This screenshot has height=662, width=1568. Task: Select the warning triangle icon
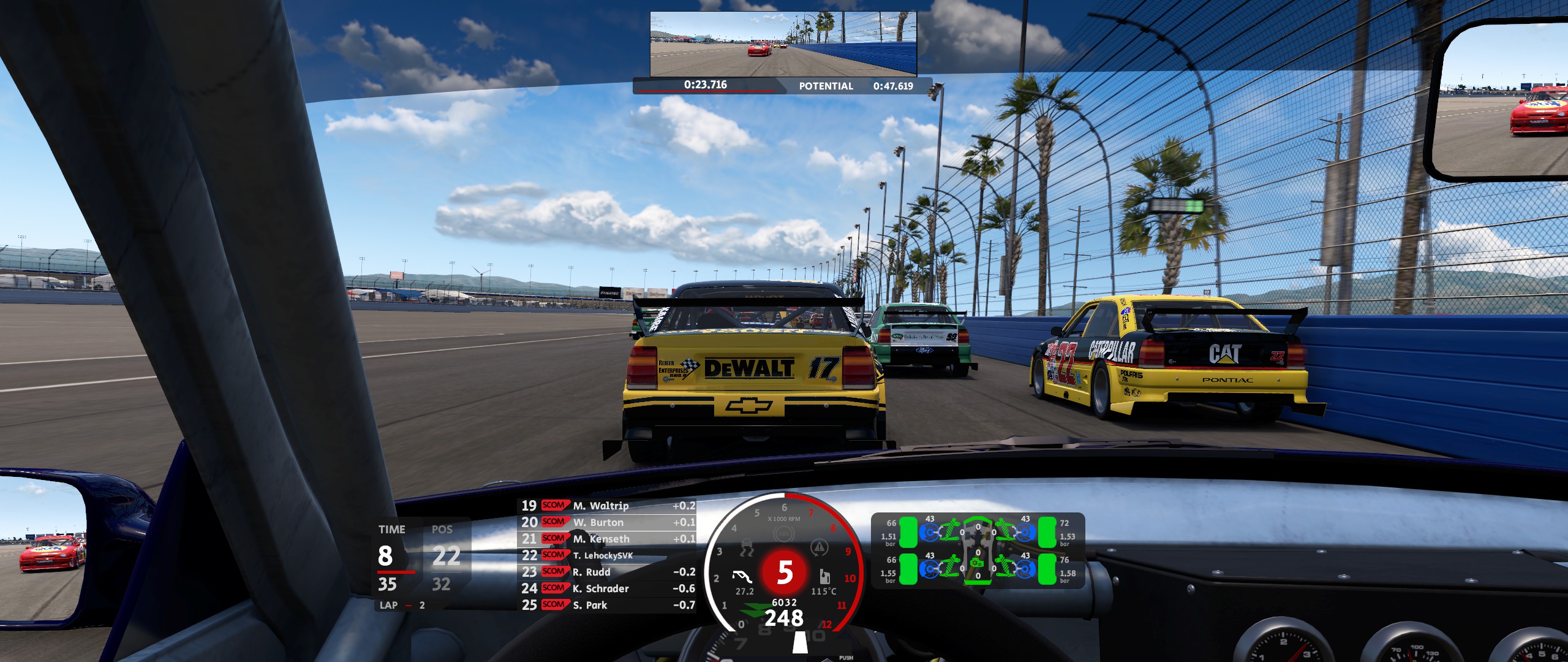[x=818, y=547]
